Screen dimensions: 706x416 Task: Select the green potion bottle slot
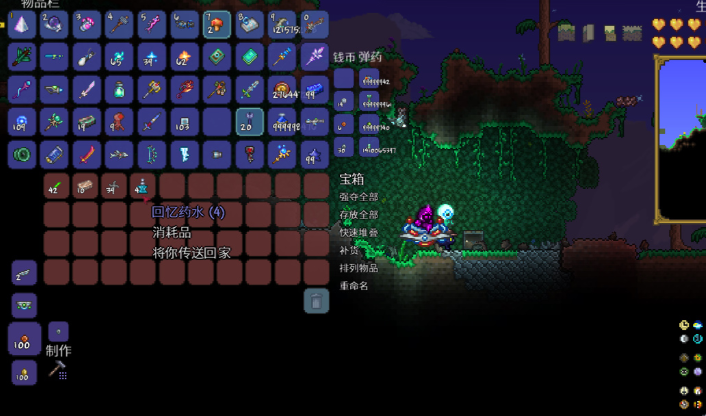pyautogui.click(x=120, y=89)
